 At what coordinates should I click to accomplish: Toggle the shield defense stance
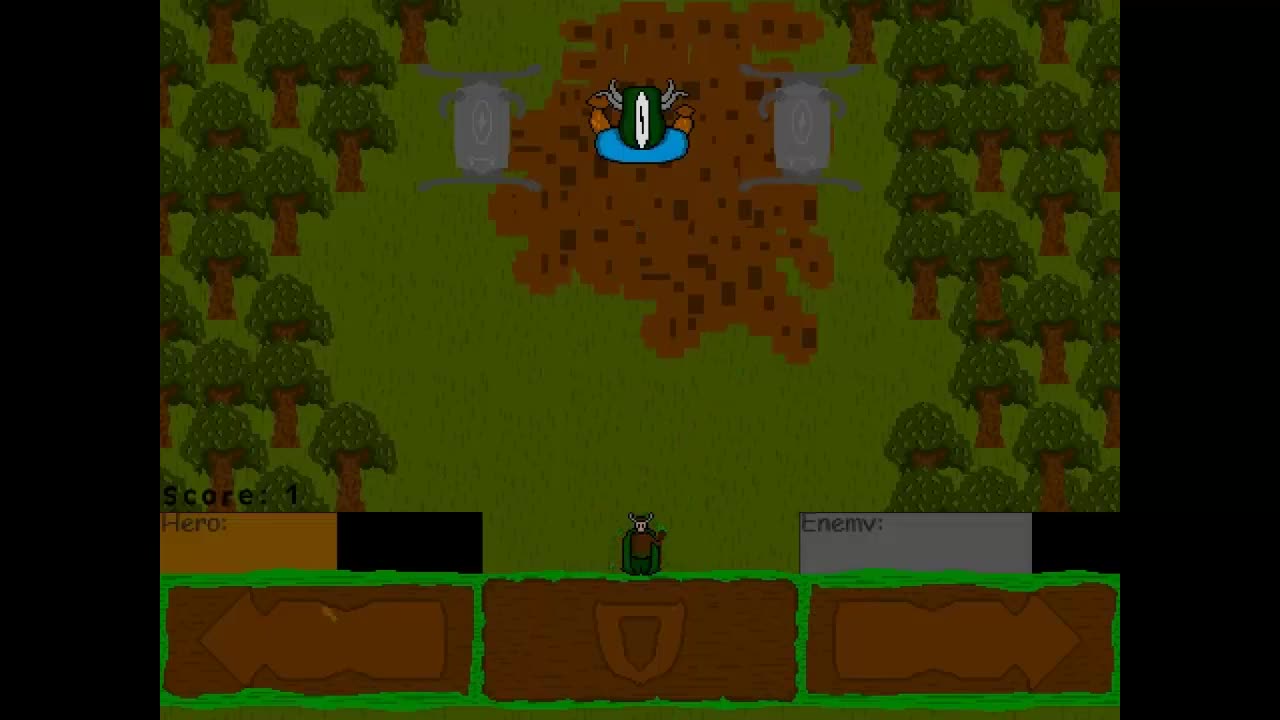tap(640, 640)
